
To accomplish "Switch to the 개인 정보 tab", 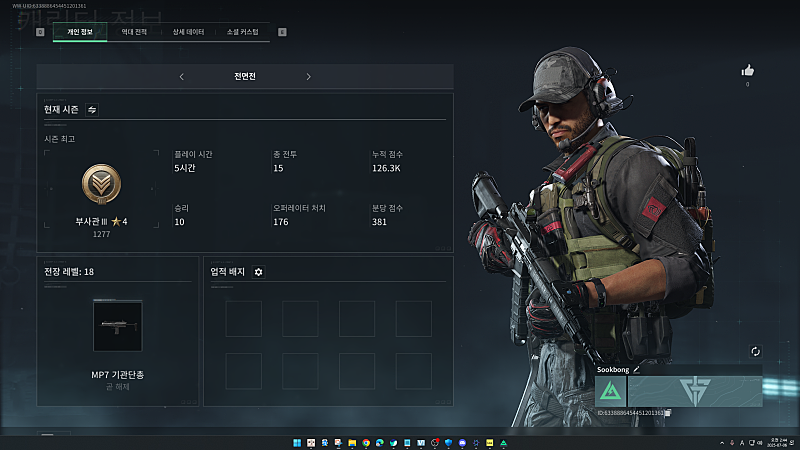I will (80, 32).
